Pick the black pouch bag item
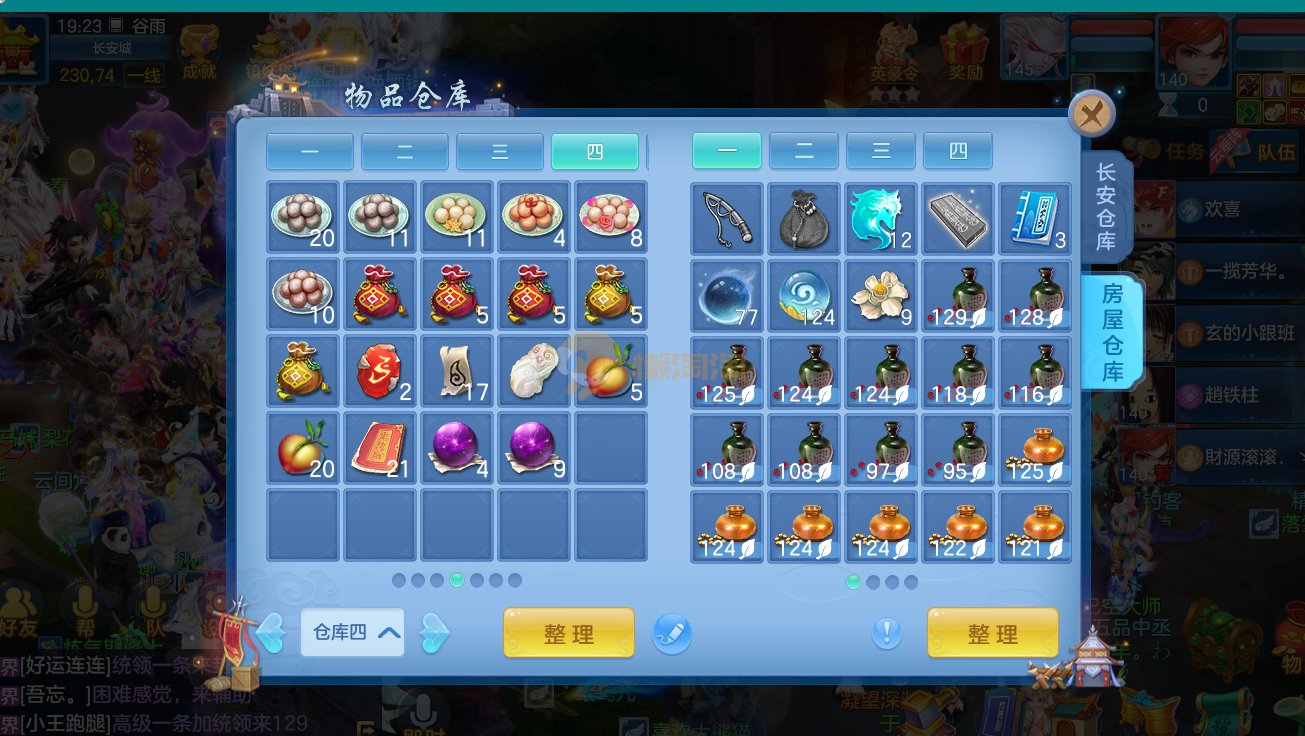The width and height of the screenshot is (1305, 736). click(x=804, y=218)
